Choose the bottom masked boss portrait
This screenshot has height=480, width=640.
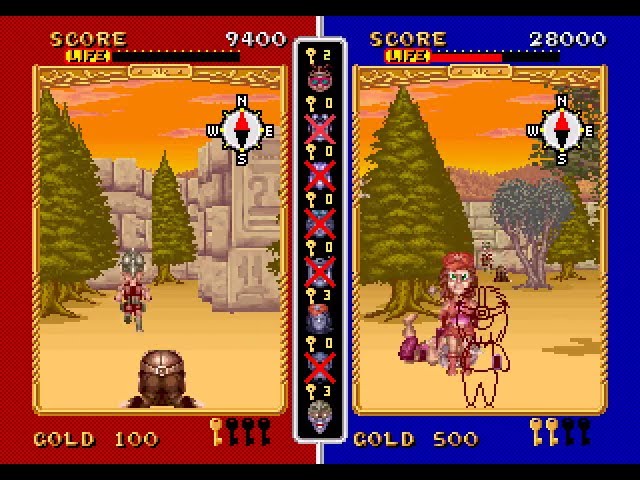coord(320,412)
